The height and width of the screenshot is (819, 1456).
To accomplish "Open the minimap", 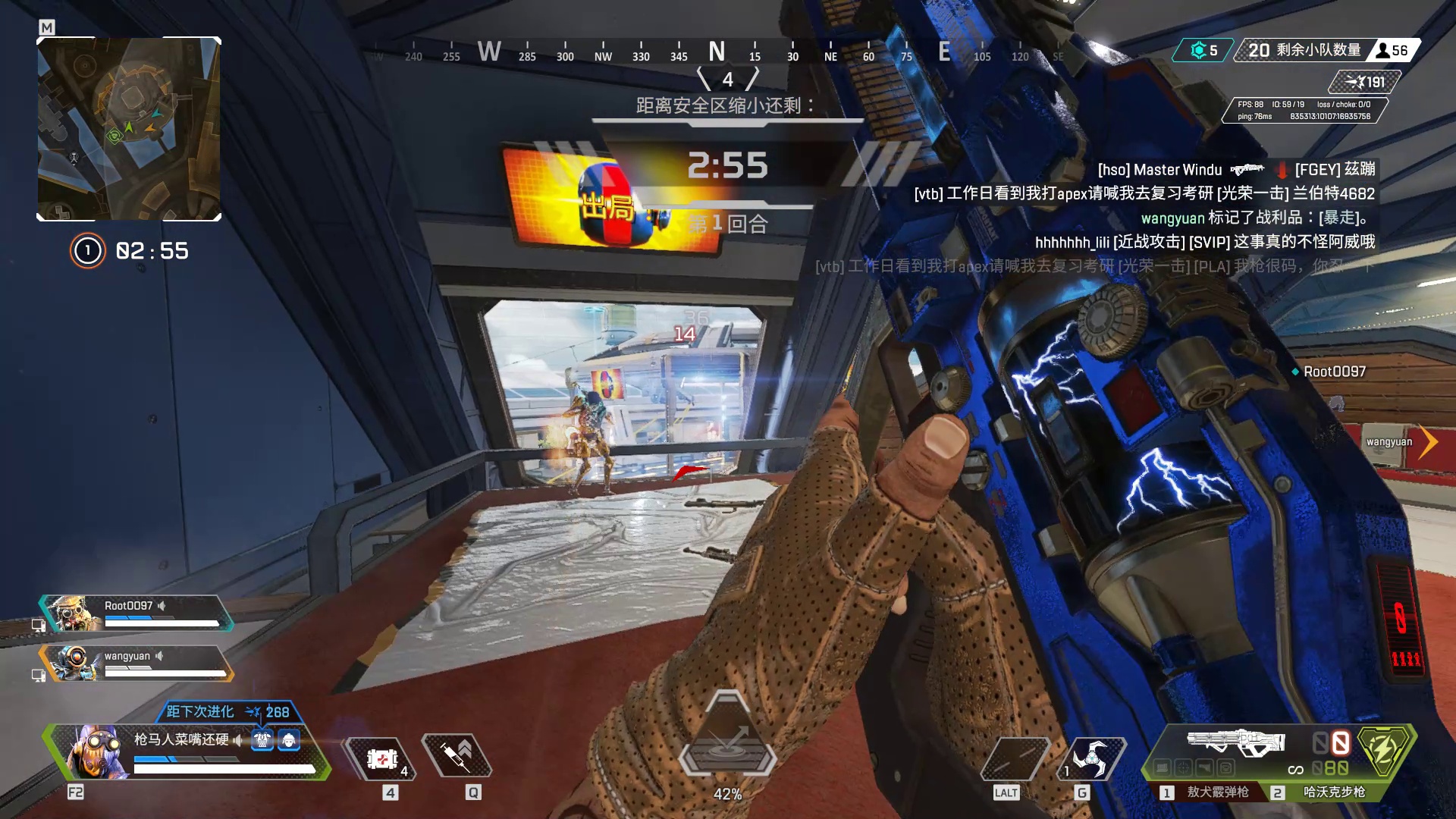I will click(x=129, y=129).
